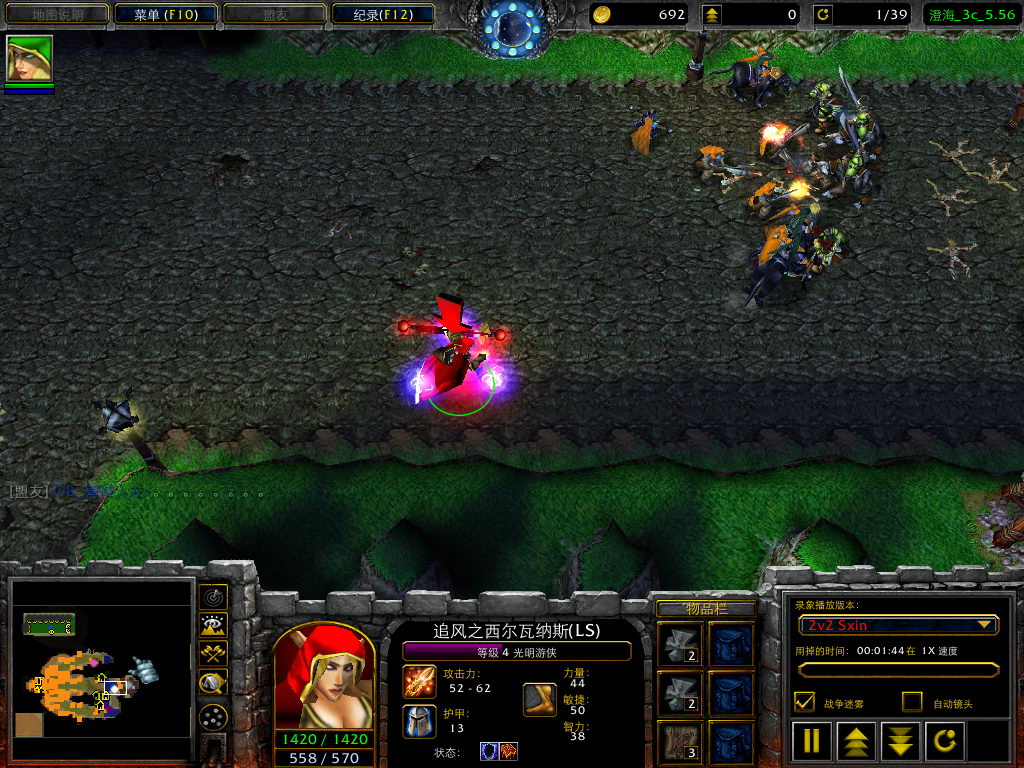Select the hero icon in the top-left corner
Viewport: 1024px width, 768px height.
(29, 59)
